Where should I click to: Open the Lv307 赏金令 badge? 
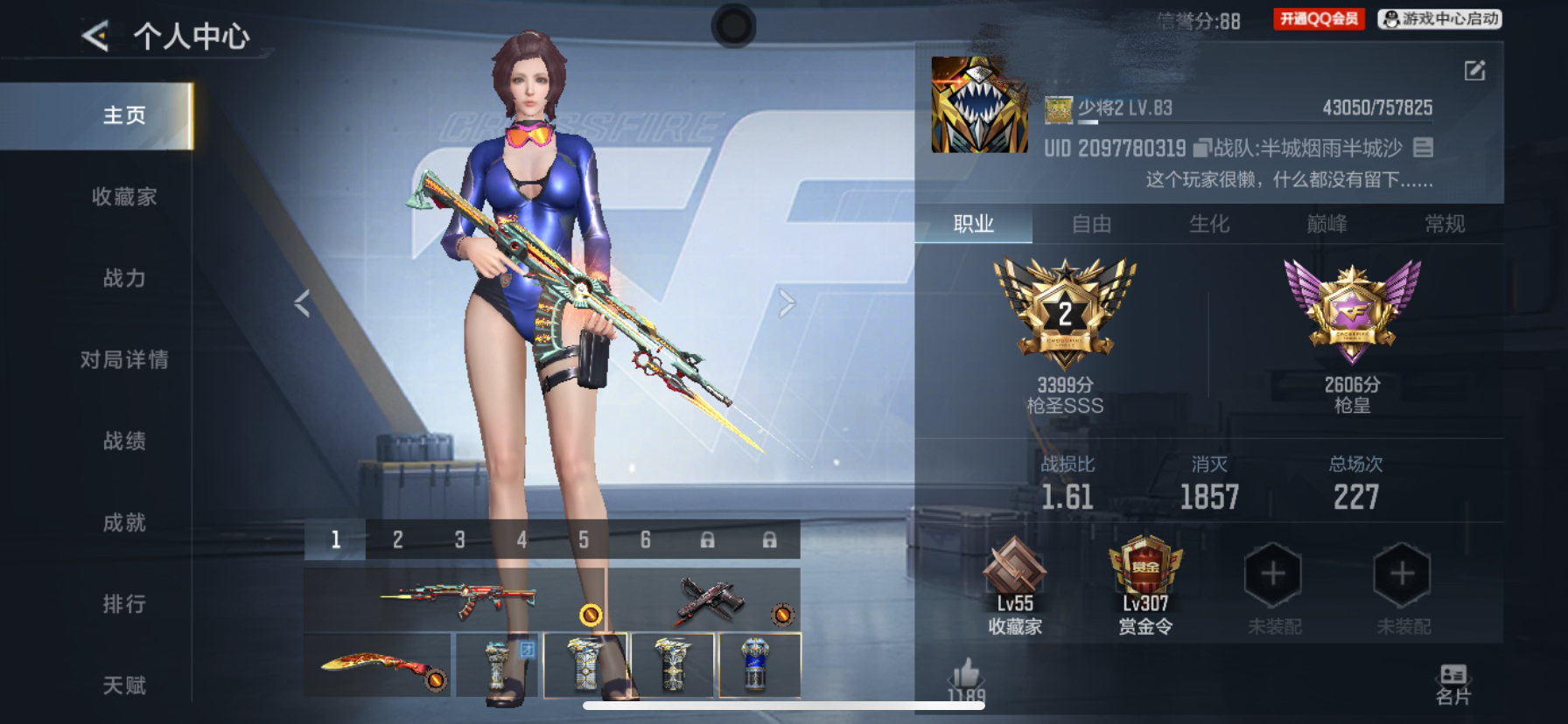coord(1145,584)
